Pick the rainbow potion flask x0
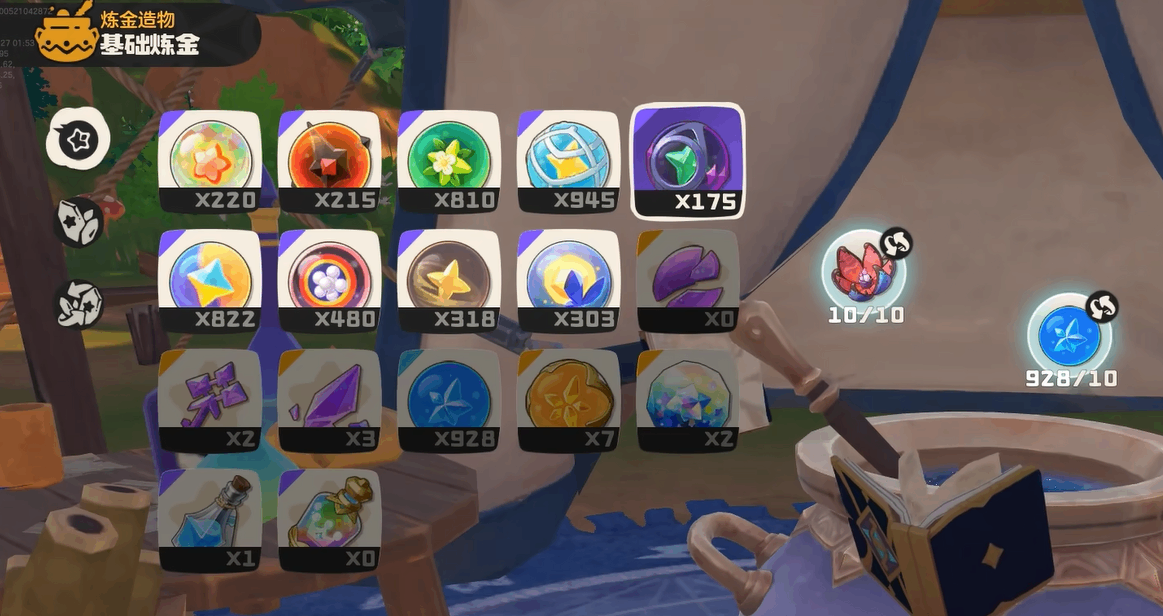The image size is (1163, 616). [329, 520]
